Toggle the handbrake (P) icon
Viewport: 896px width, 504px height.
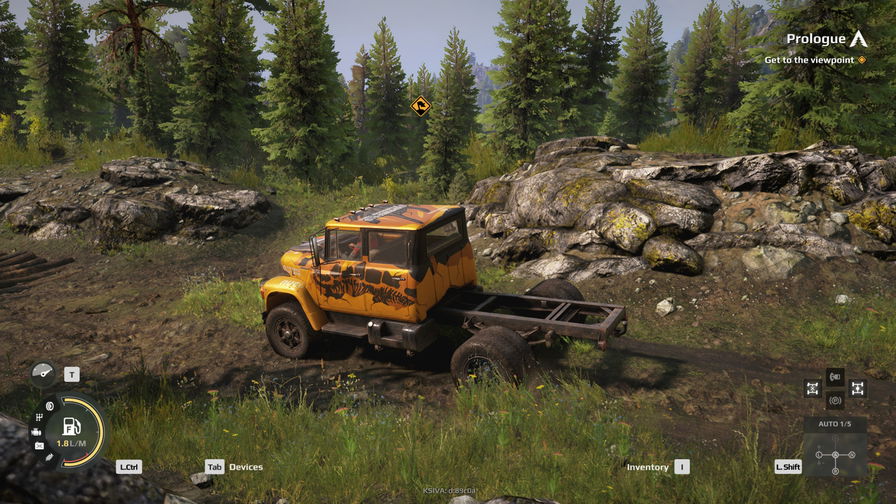(835, 400)
